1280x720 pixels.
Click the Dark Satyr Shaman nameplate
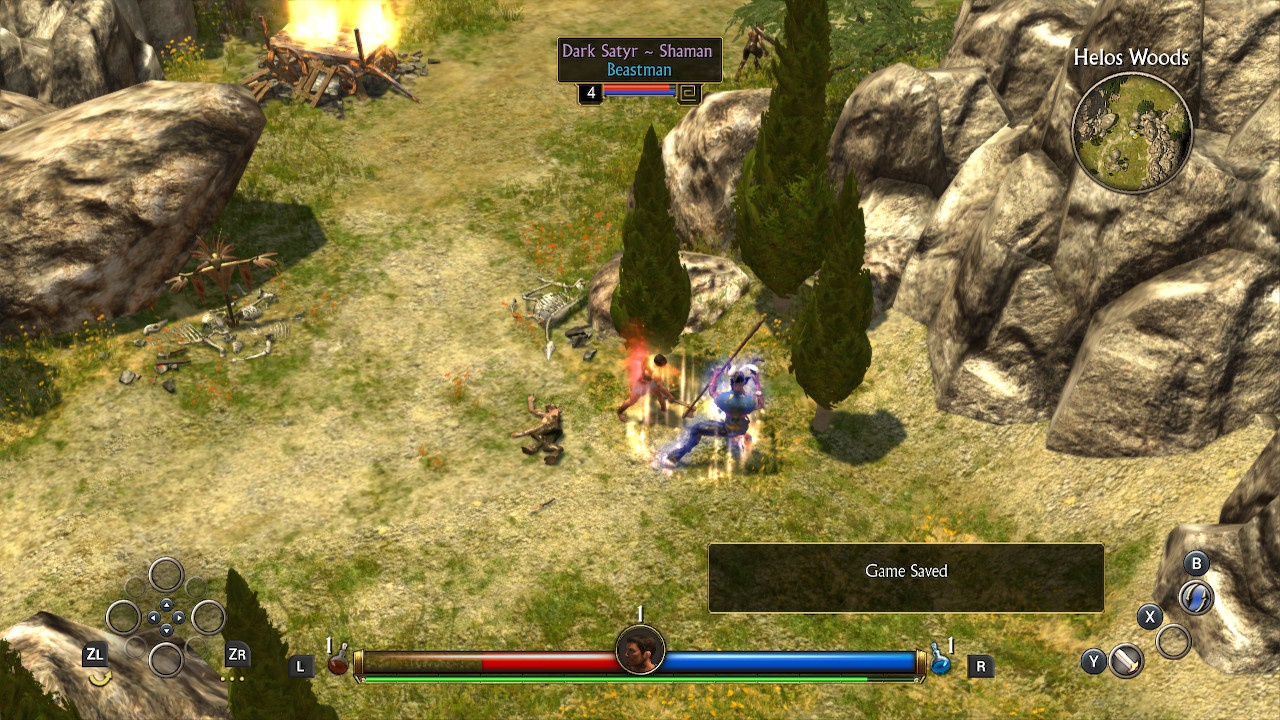click(x=639, y=60)
